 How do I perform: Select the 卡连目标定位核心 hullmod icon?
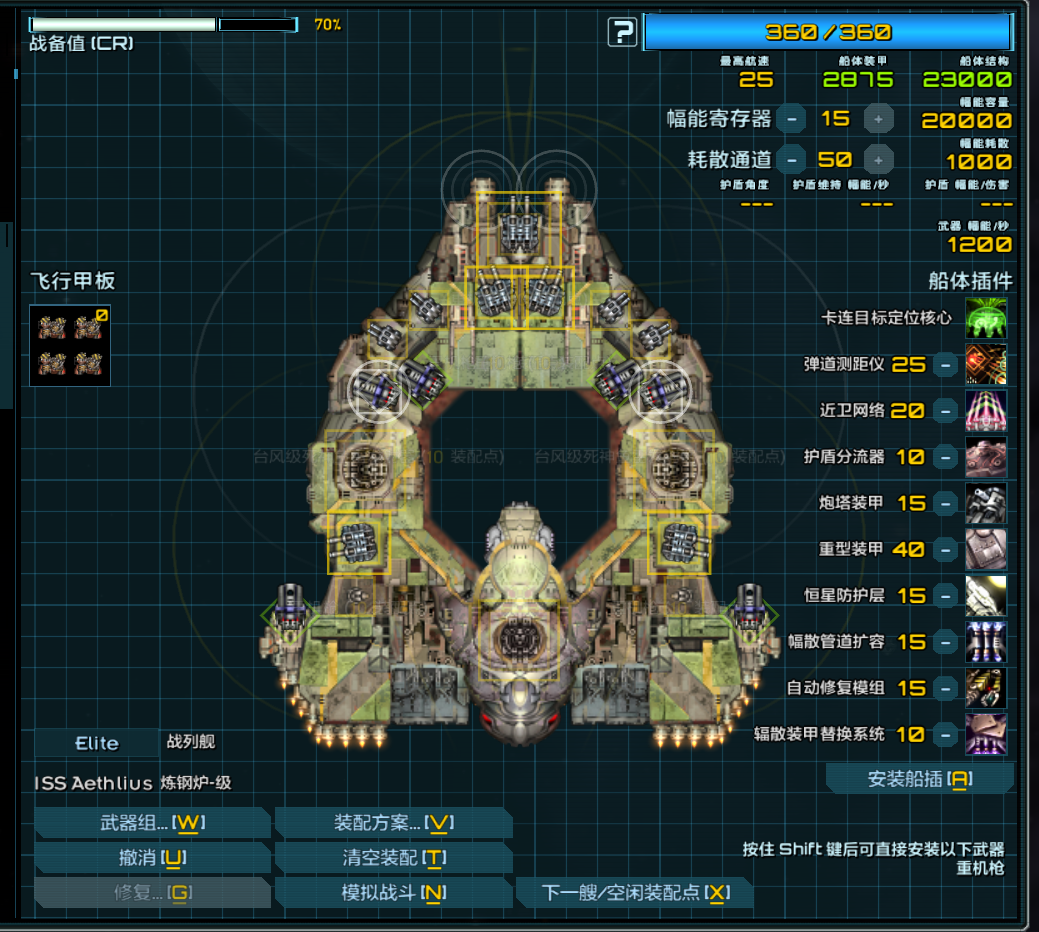click(986, 318)
